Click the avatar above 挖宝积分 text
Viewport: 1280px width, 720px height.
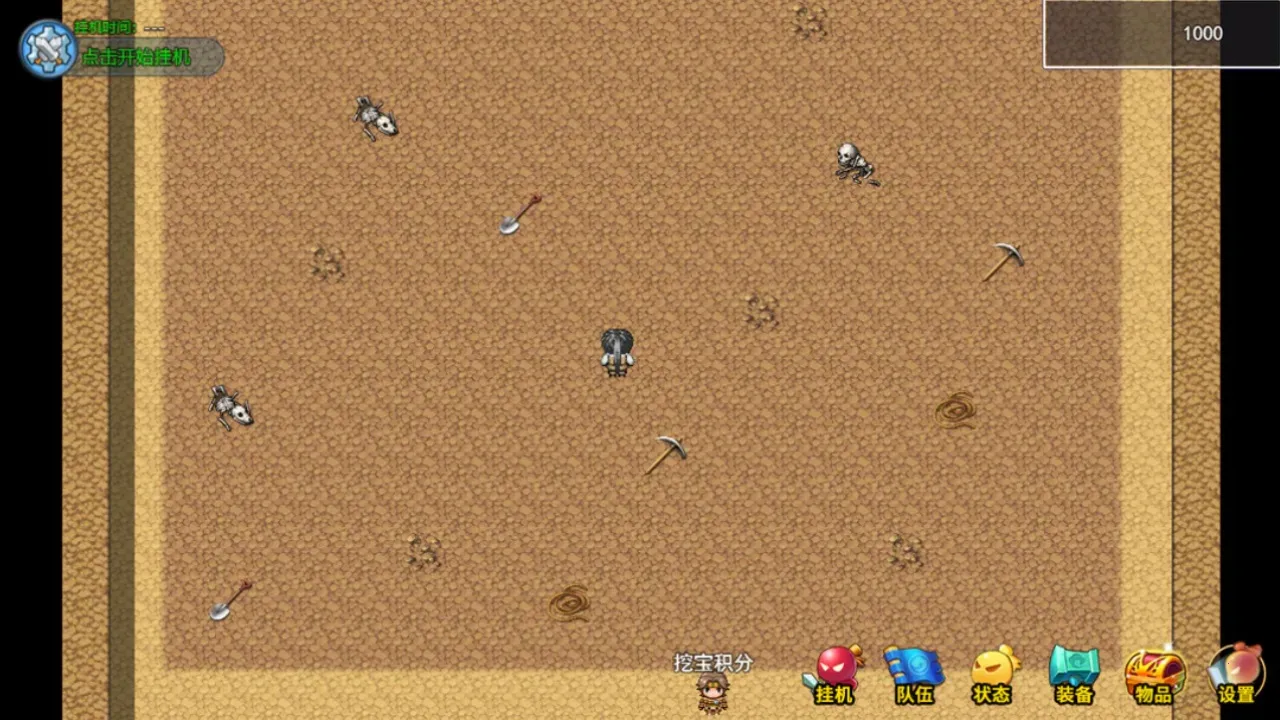[x=712, y=692]
